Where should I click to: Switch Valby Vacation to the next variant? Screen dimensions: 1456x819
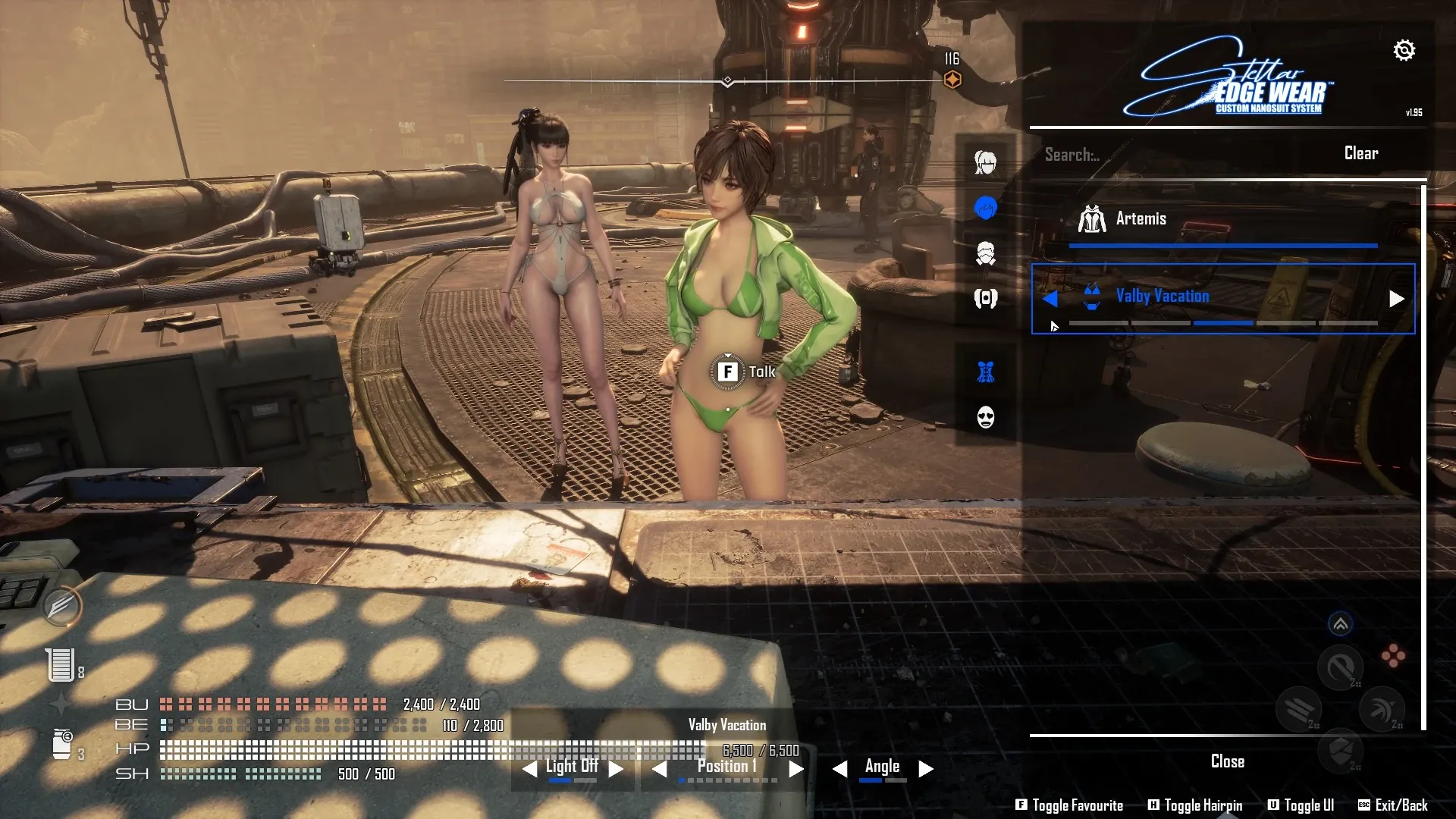(x=1396, y=299)
